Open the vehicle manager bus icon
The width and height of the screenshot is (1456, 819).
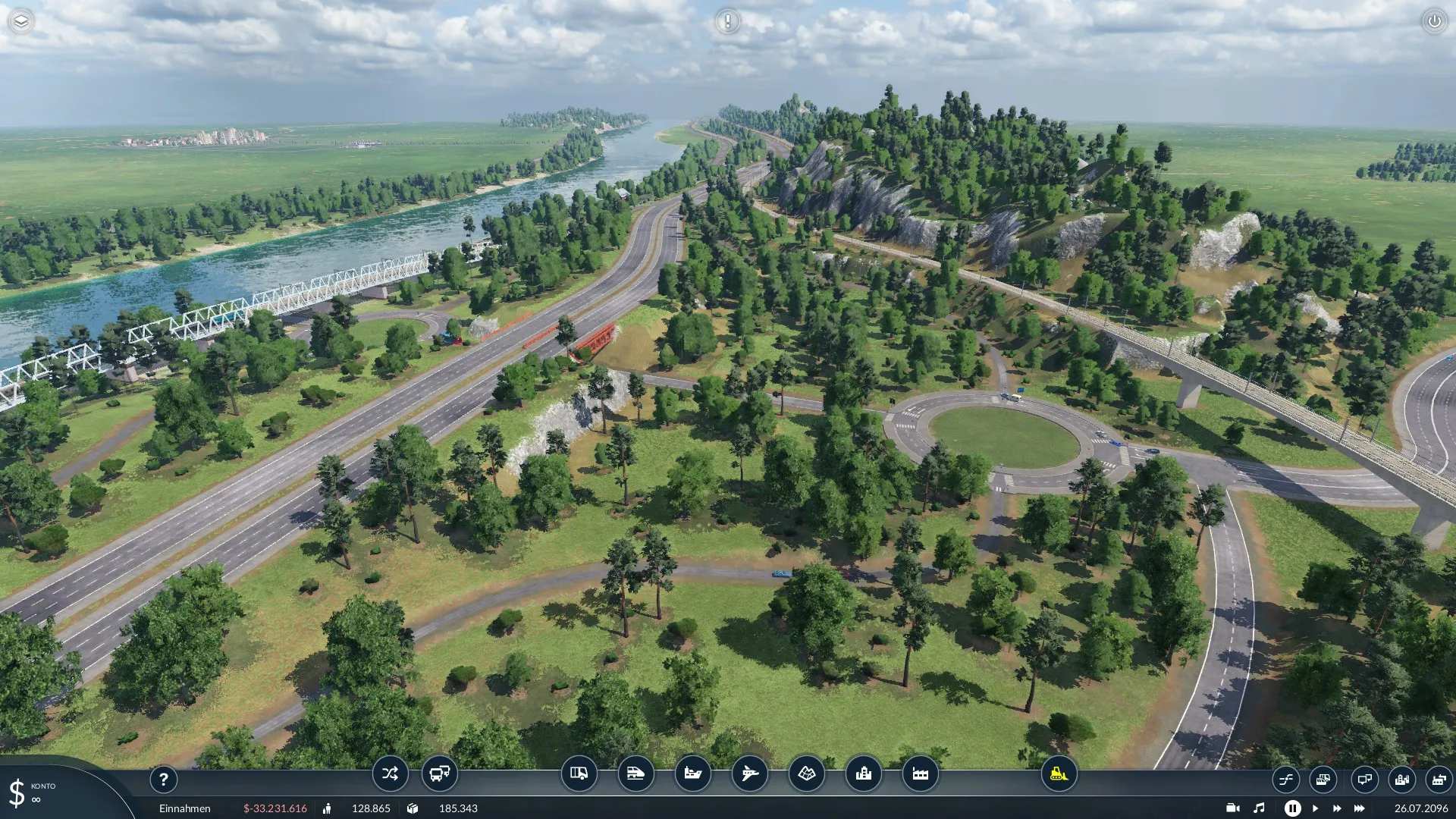tap(439, 774)
